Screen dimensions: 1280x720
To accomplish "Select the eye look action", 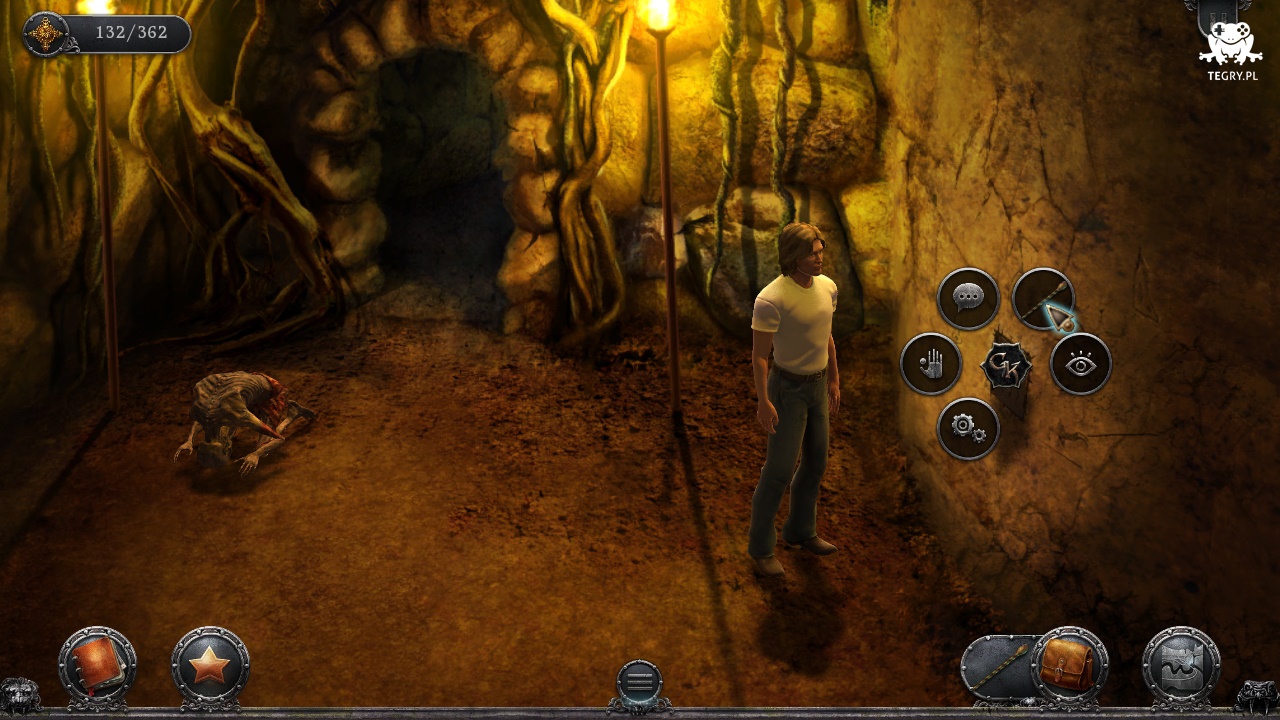I will click(1081, 364).
